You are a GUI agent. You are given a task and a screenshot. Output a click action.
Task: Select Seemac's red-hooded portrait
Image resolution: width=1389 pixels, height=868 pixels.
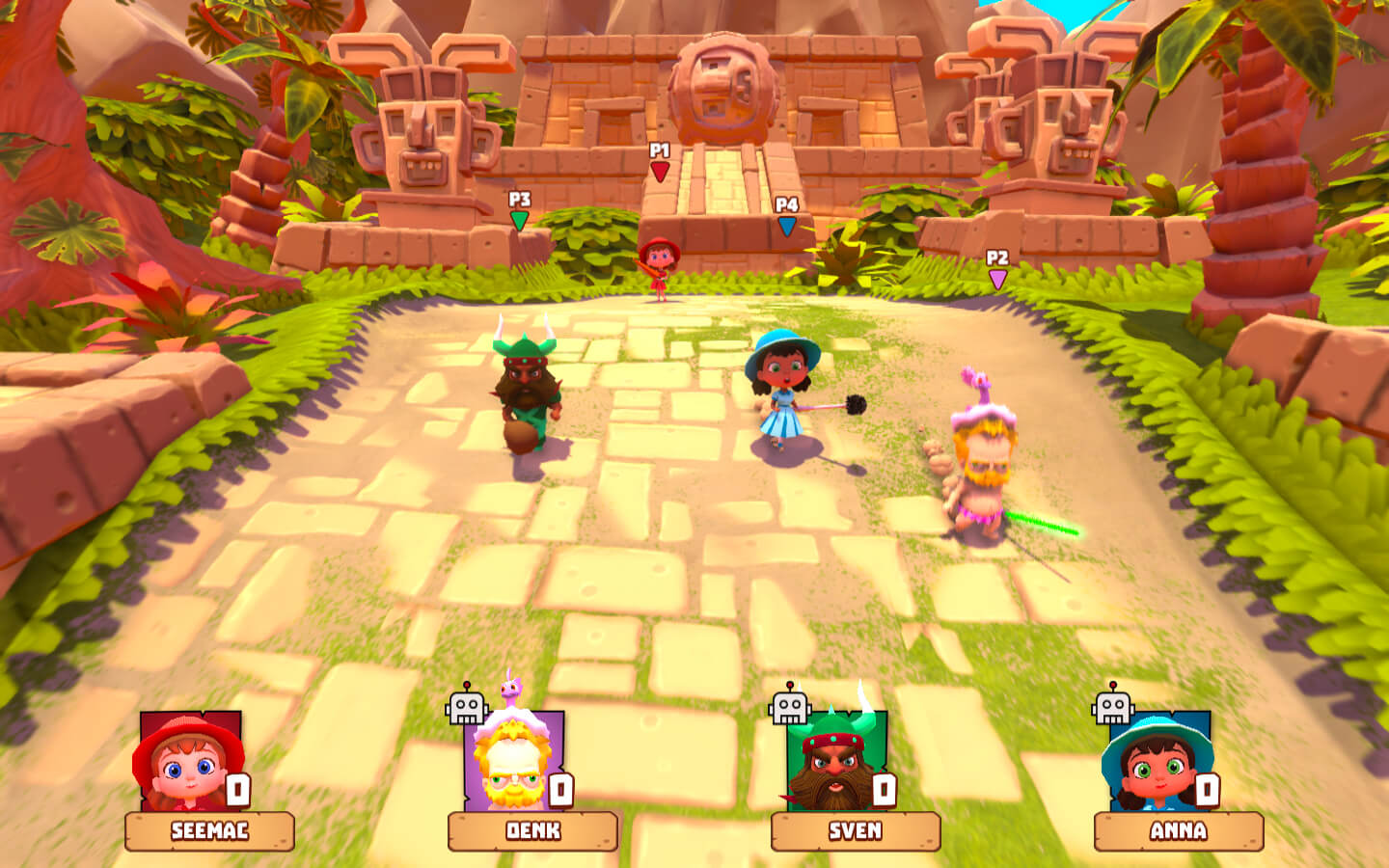pos(188,763)
